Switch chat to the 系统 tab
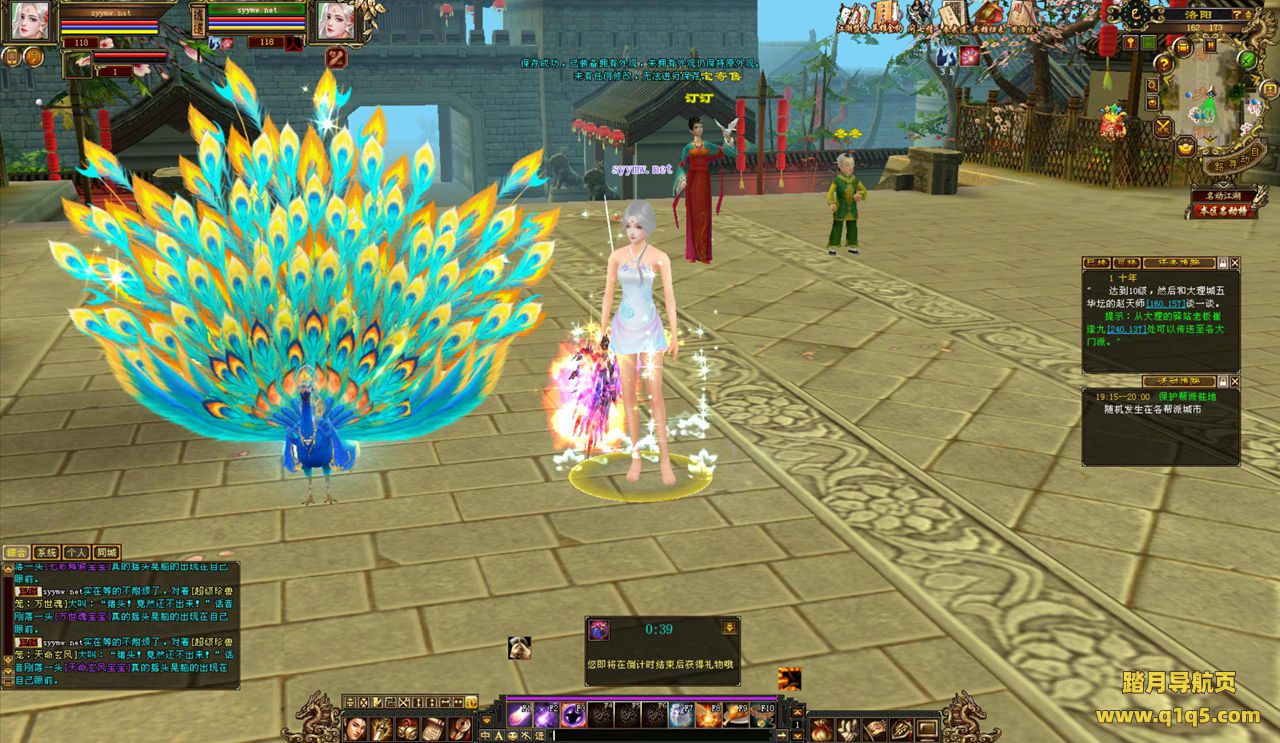1280x743 pixels. pos(46,552)
